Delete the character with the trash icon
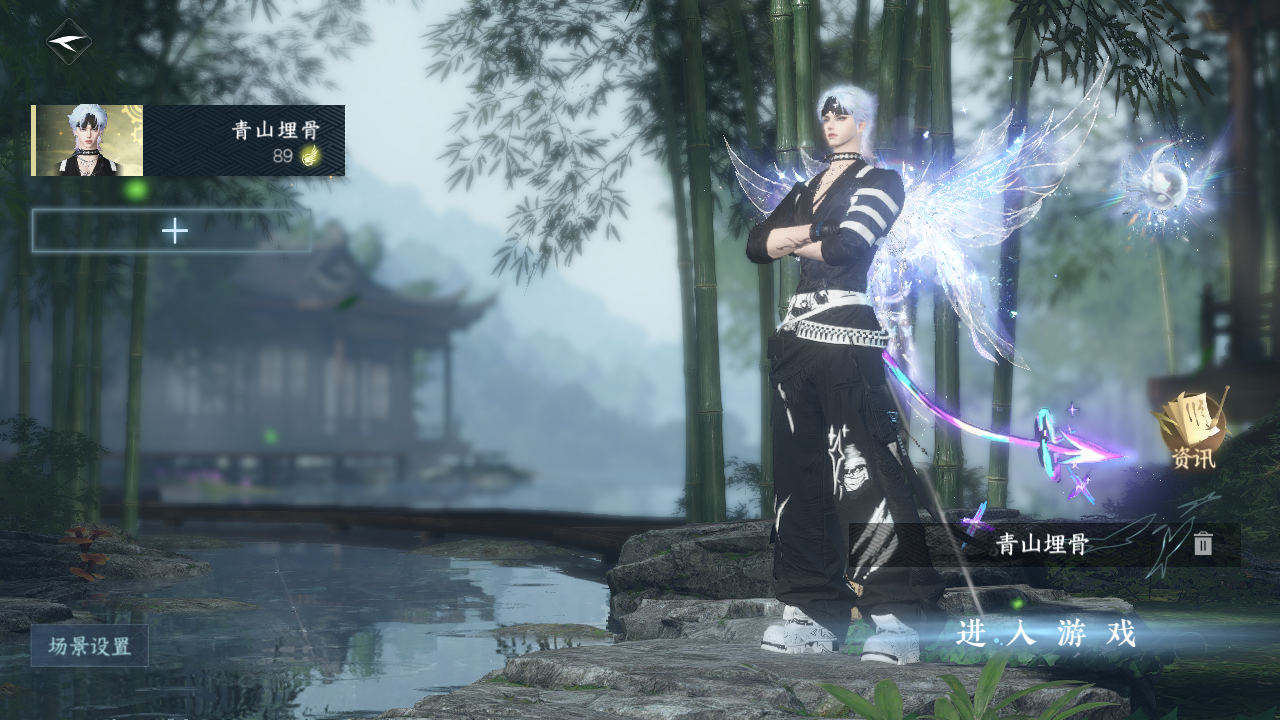This screenshot has height=720, width=1280. [1203, 544]
